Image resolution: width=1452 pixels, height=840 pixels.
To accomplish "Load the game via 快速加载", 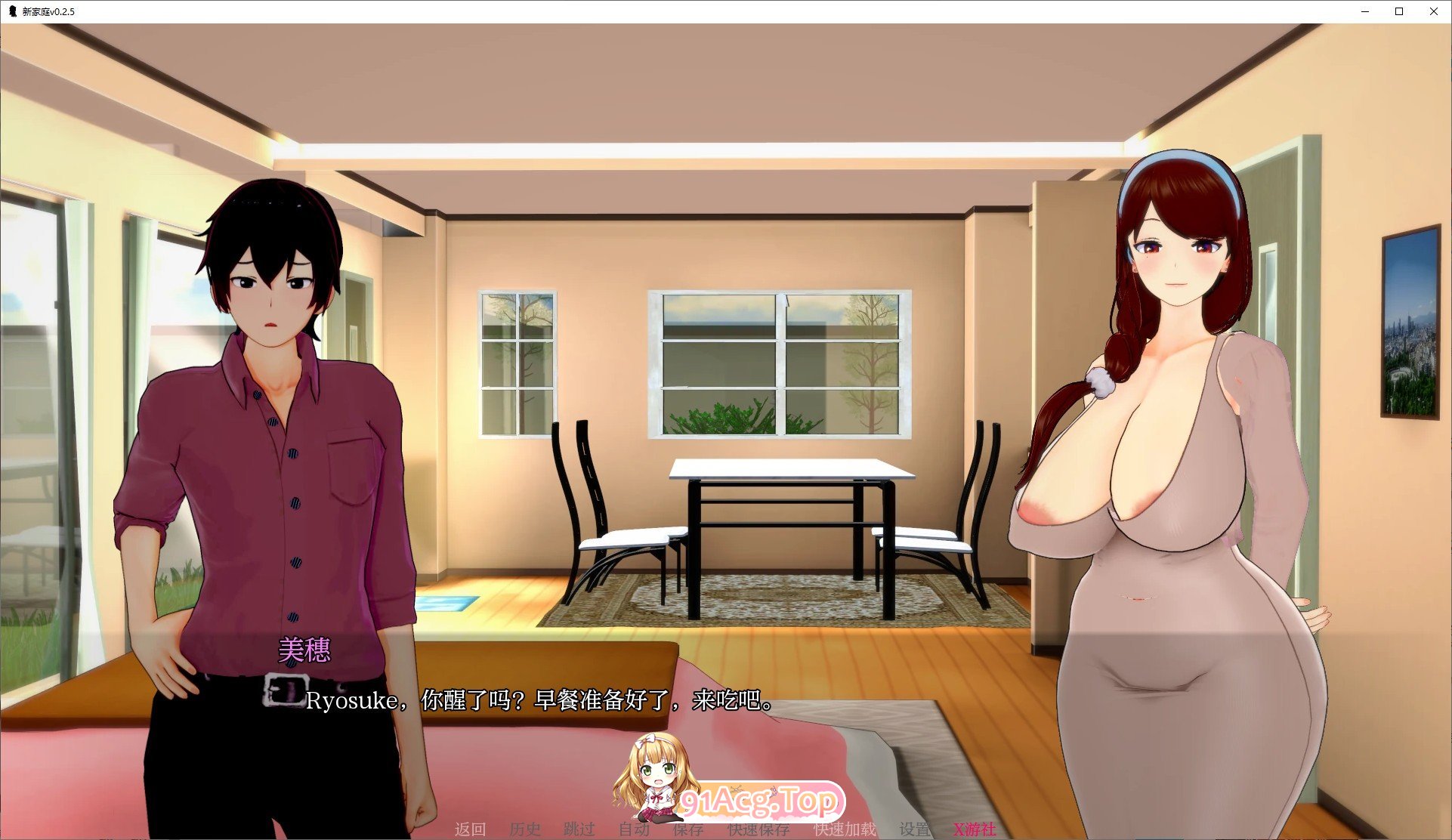I will tap(844, 829).
